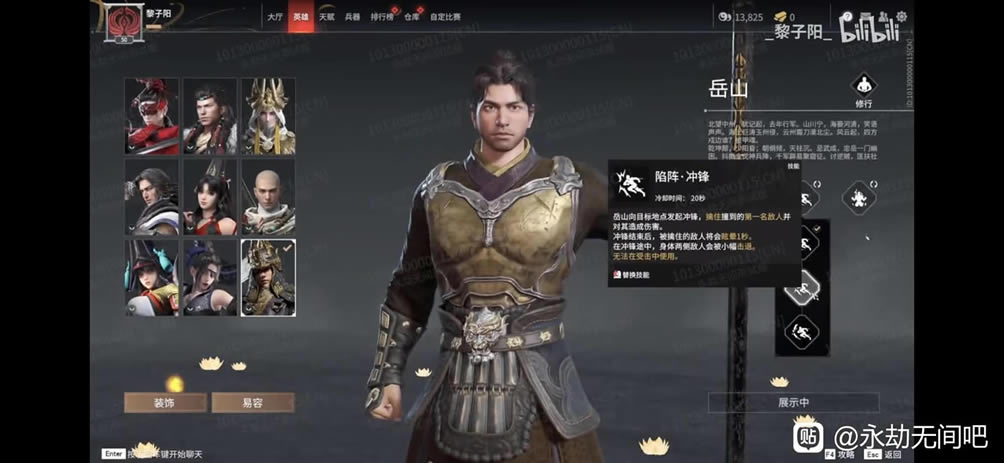This screenshot has height=463, width=1004.
Task: Select the red-masked hero portrait
Action: (152, 117)
